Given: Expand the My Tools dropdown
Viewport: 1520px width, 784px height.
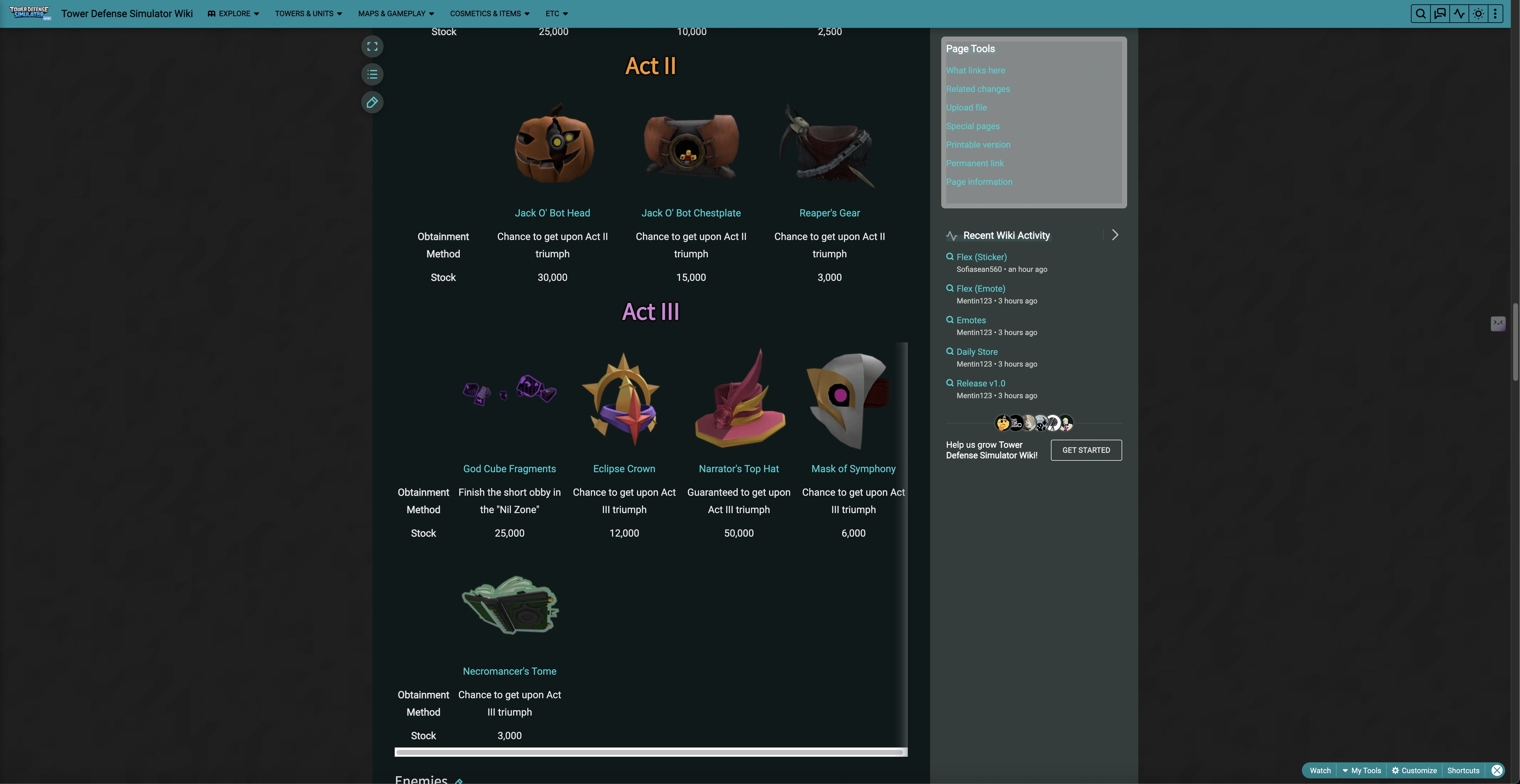Looking at the screenshot, I should (x=1362, y=770).
